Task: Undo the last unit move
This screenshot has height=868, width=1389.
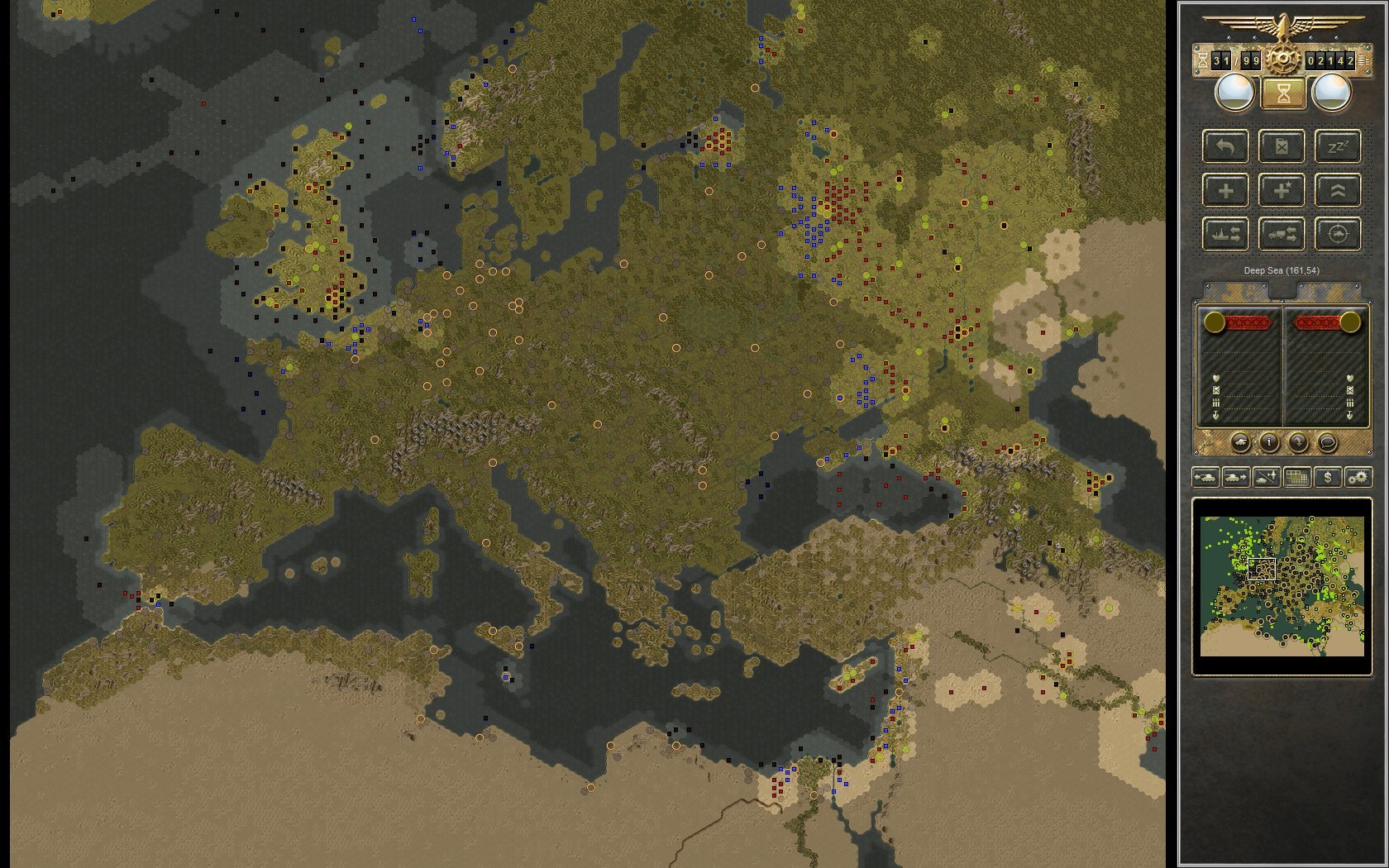Action: [x=1225, y=147]
